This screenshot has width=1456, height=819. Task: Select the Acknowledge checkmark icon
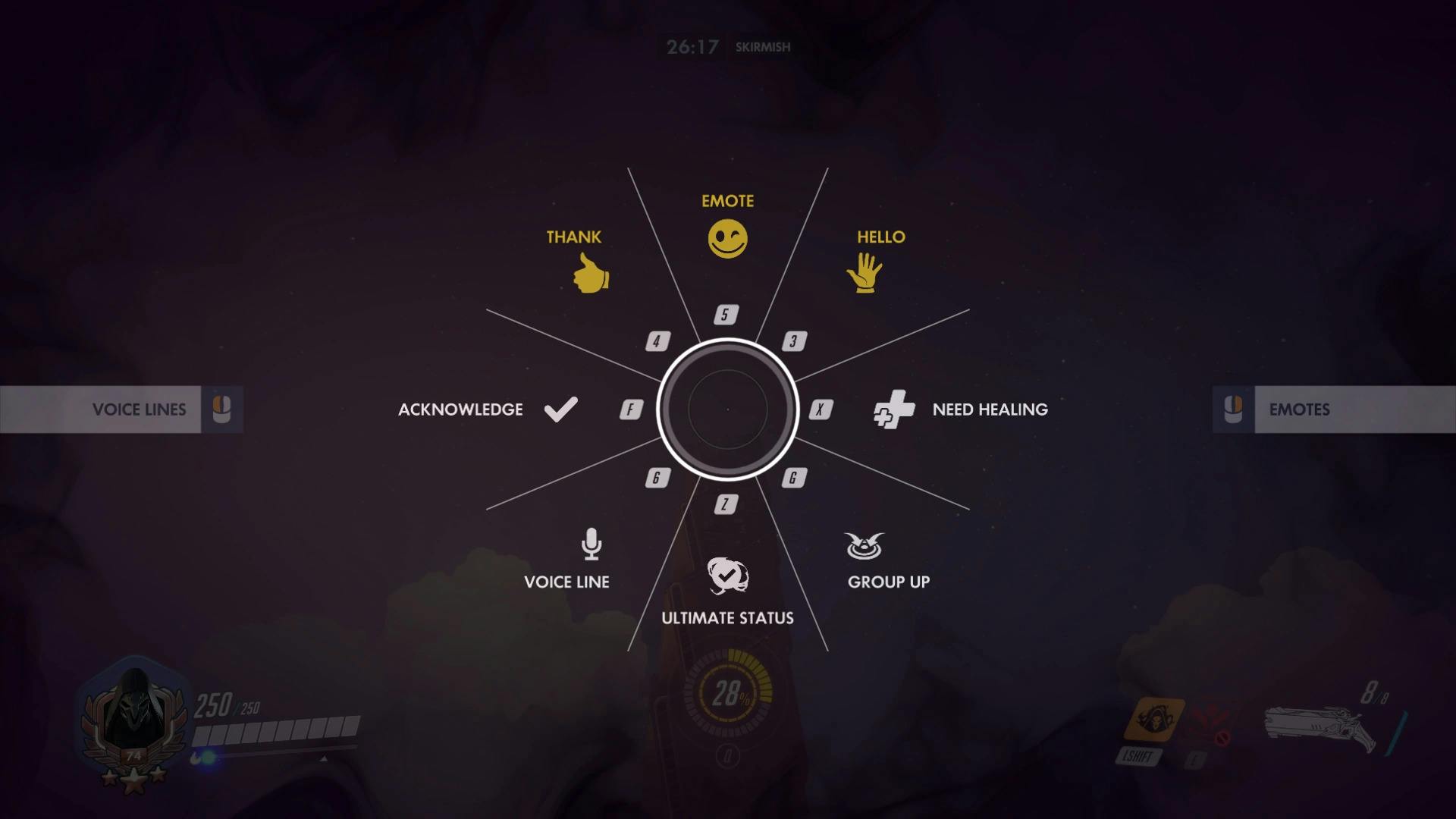(x=560, y=409)
